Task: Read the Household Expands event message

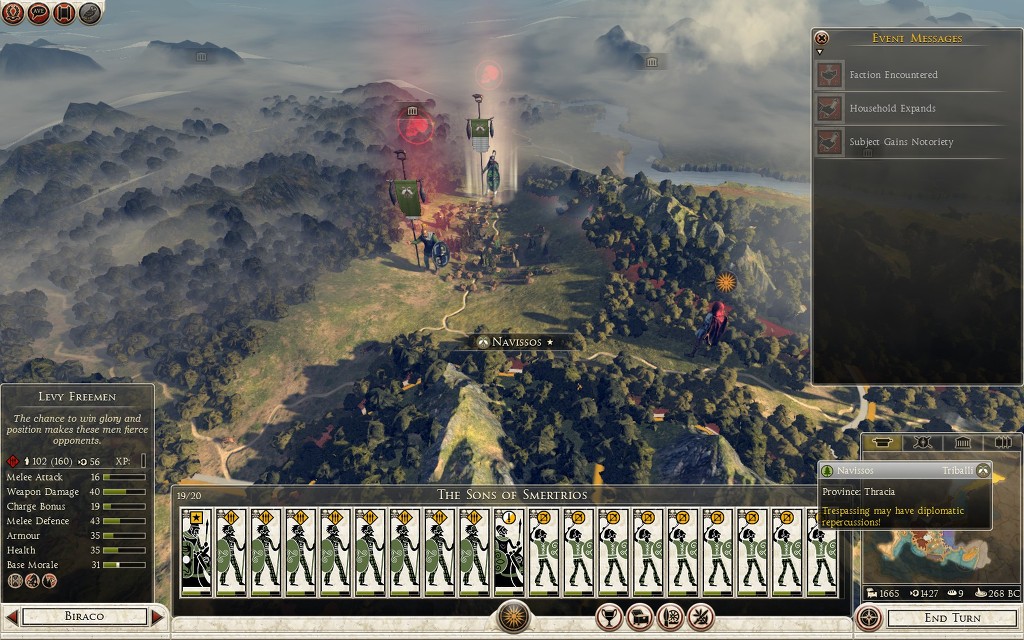Action: click(x=892, y=108)
